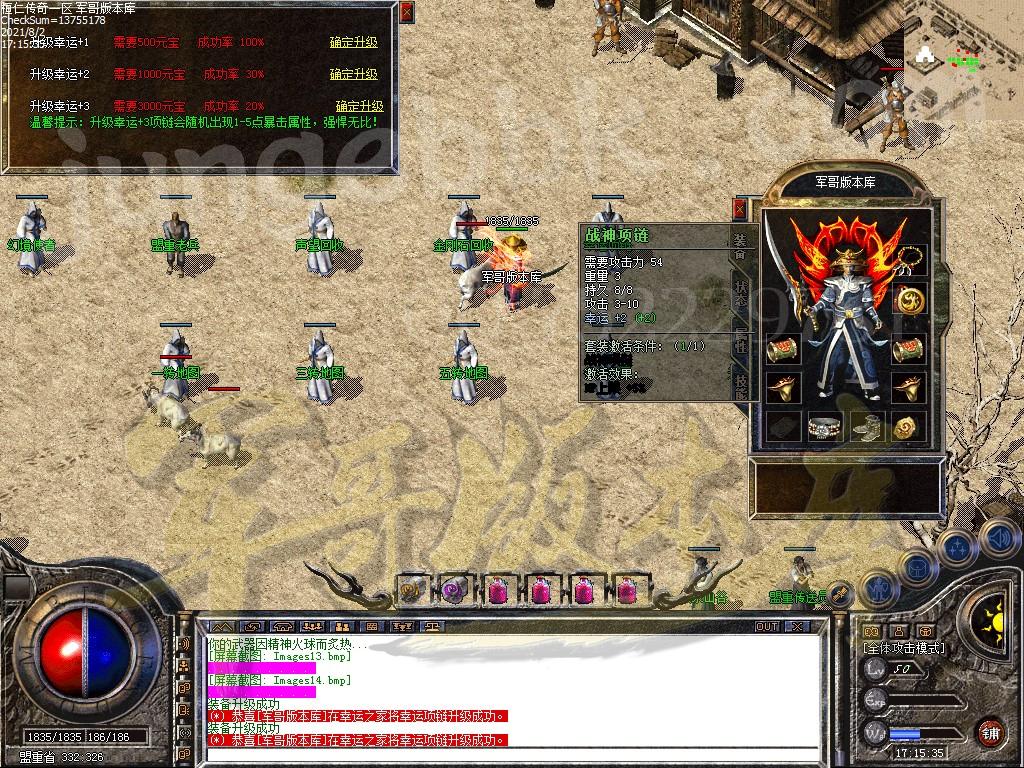The width and height of the screenshot is (1024, 768).
Task: Select the round gold medal slot
Action: 910,299
